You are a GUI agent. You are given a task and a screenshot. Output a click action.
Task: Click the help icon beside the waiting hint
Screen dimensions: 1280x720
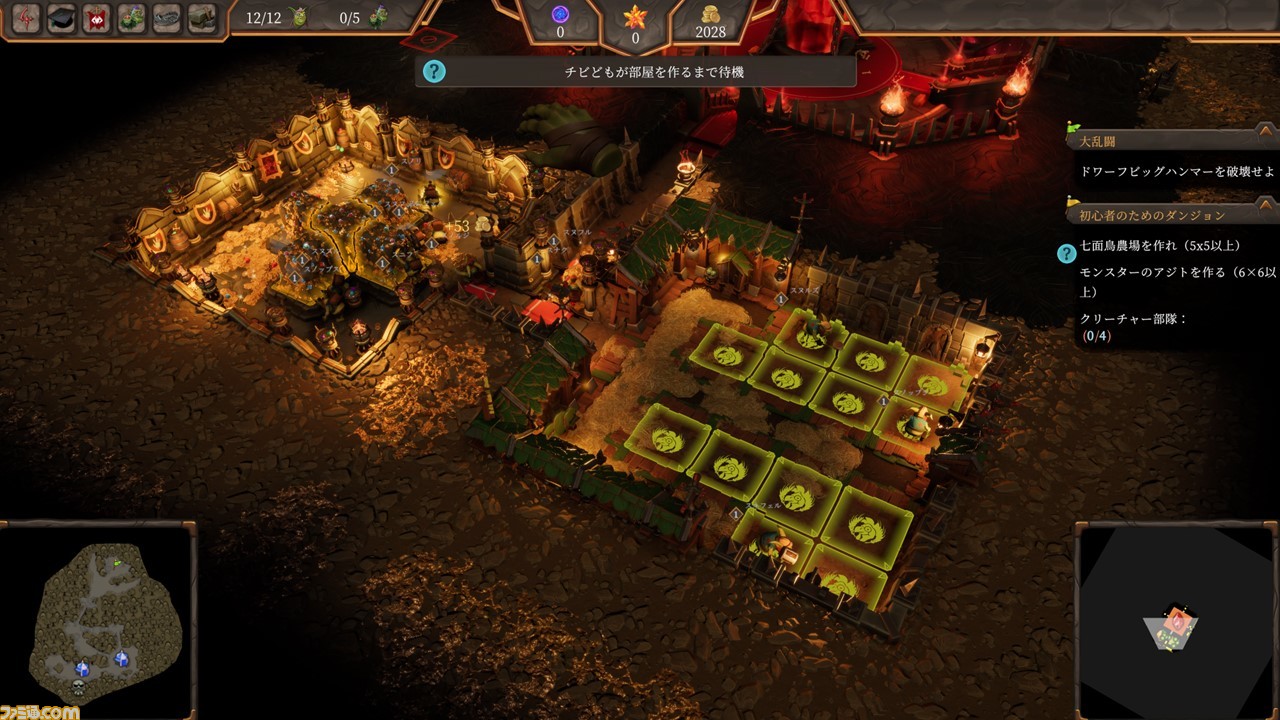pyautogui.click(x=433, y=71)
